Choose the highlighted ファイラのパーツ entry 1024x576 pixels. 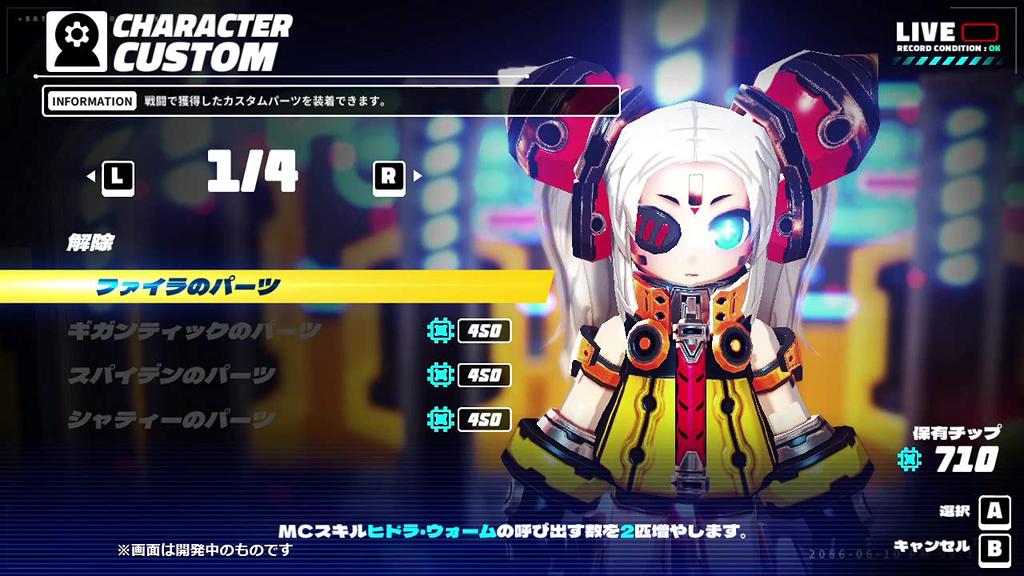[188, 287]
